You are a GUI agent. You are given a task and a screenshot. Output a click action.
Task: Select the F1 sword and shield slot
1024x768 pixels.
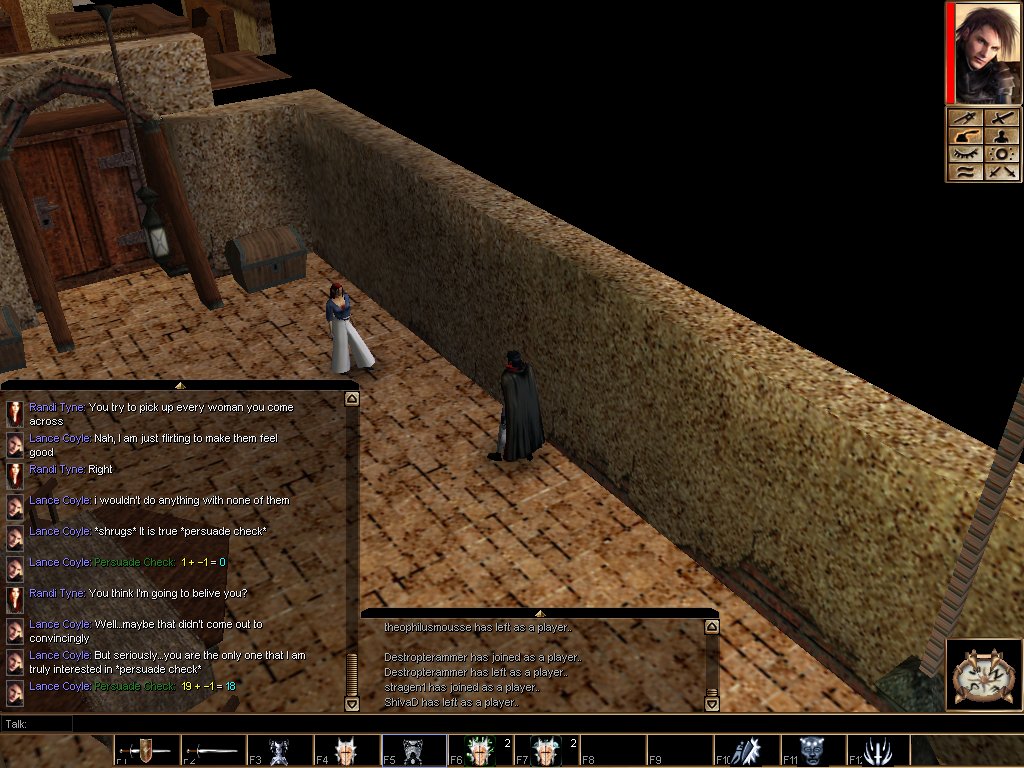147,750
